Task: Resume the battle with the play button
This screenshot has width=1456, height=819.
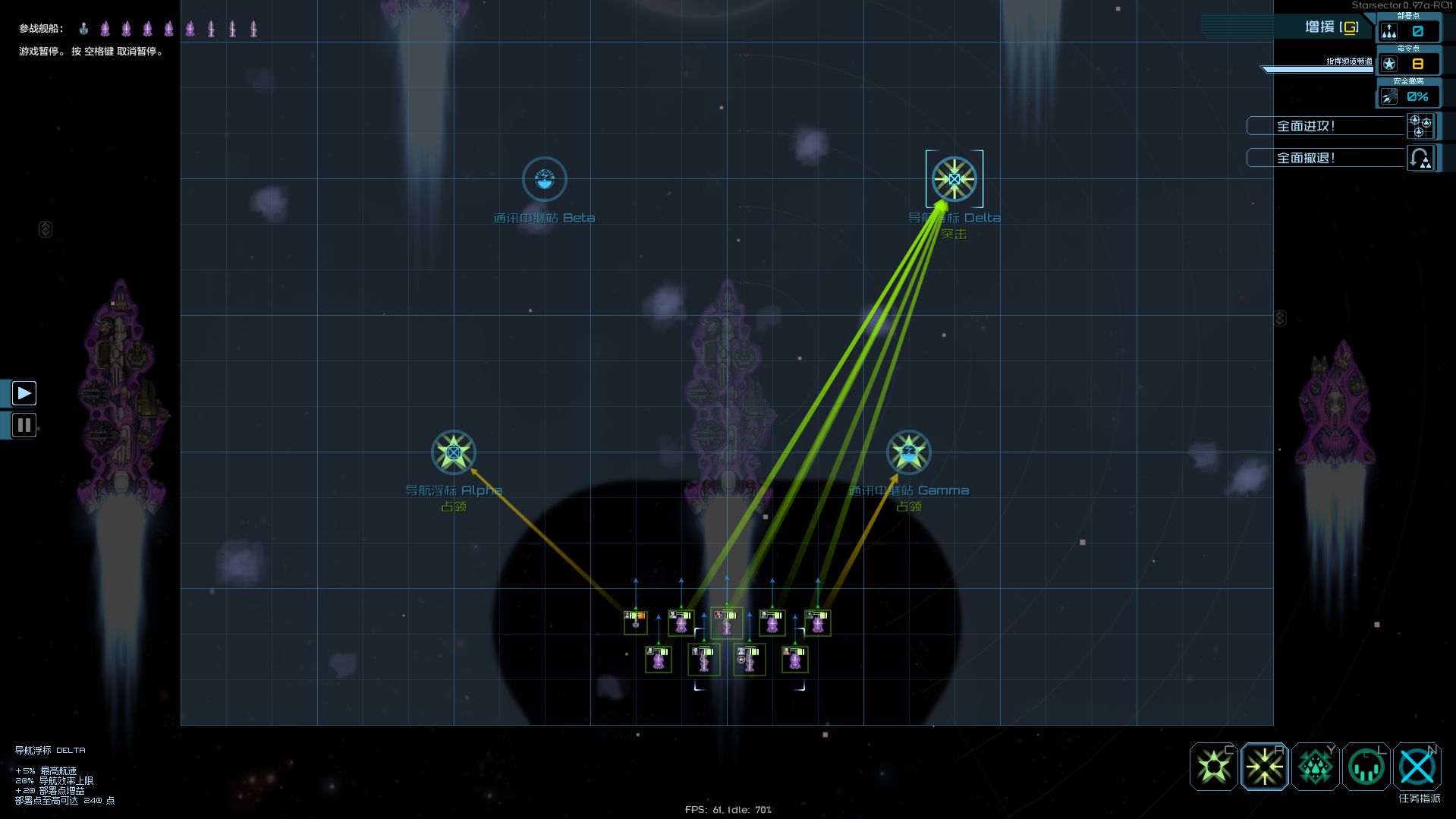Action: coord(24,392)
